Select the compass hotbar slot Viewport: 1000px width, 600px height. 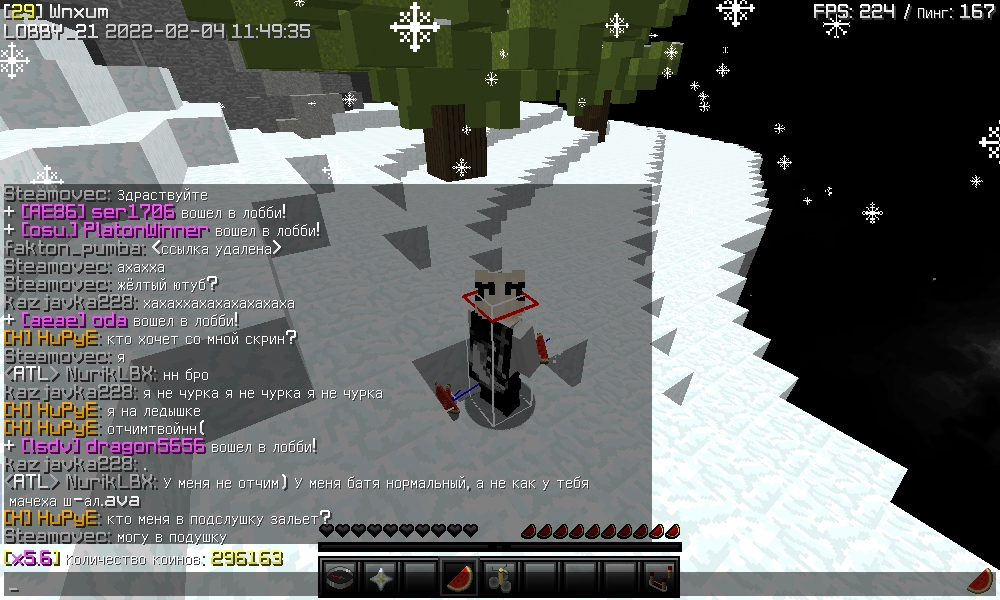tap(340, 578)
